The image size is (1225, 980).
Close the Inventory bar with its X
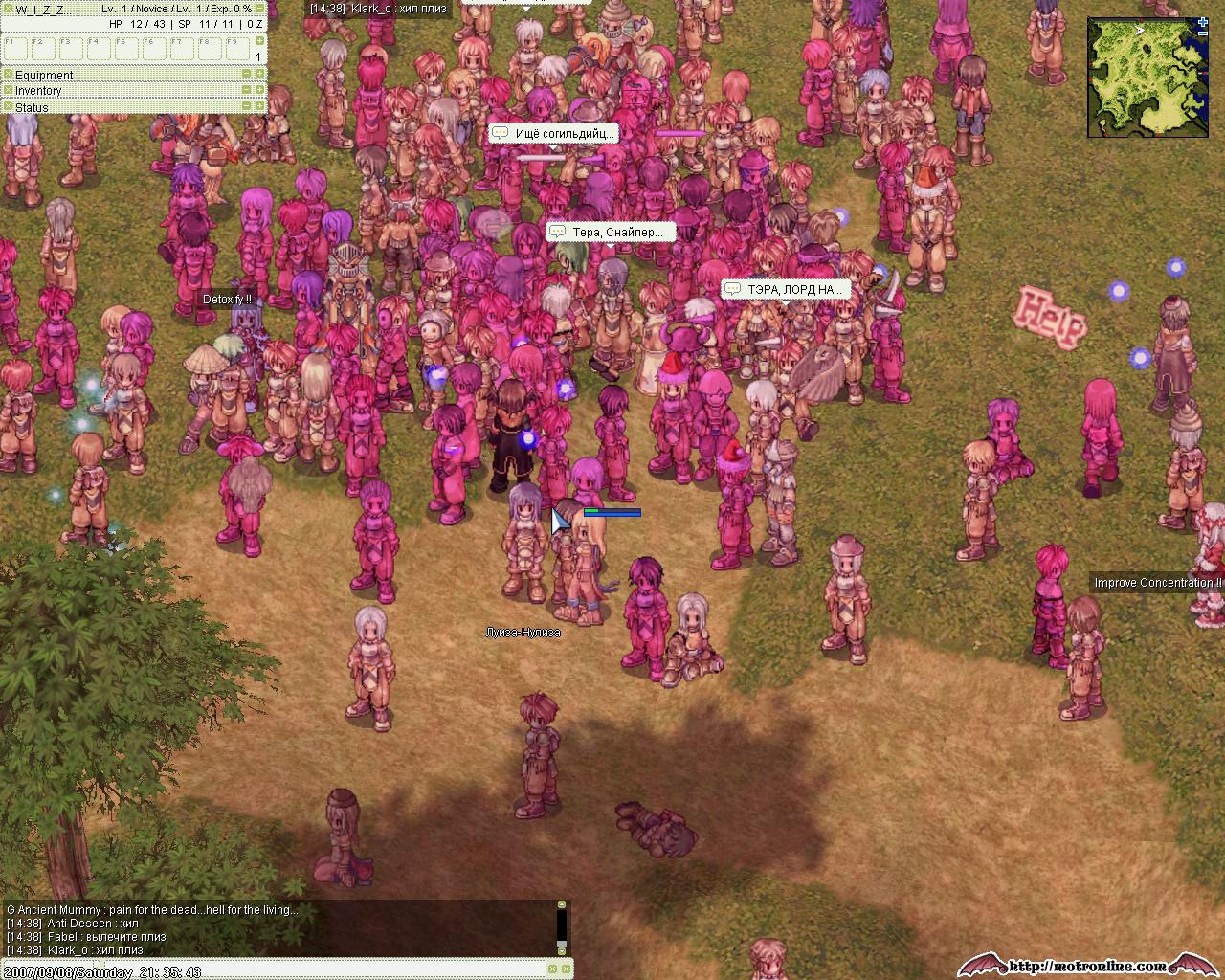pyautogui.click(x=7, y=90)
